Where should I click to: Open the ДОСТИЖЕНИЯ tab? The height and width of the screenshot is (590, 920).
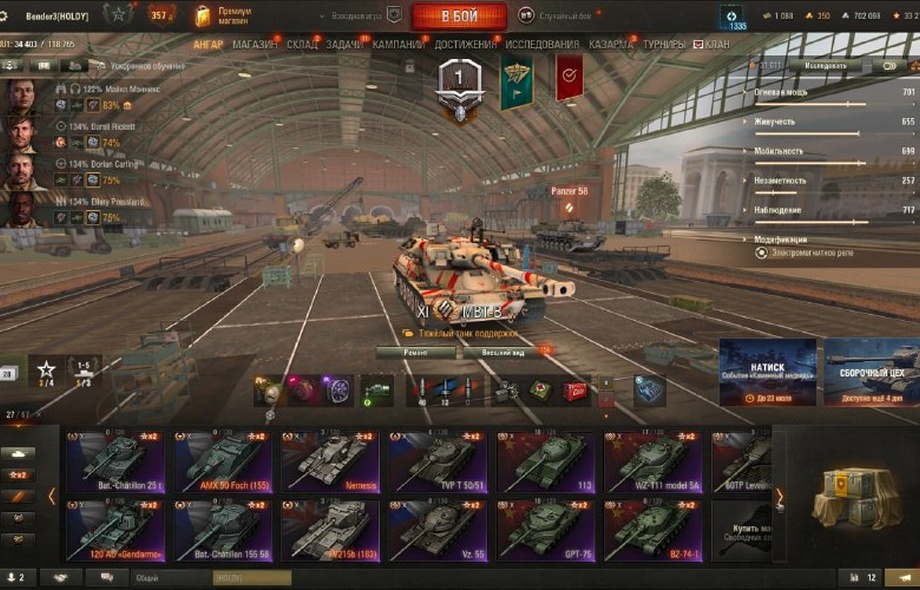tap(465, 45)
